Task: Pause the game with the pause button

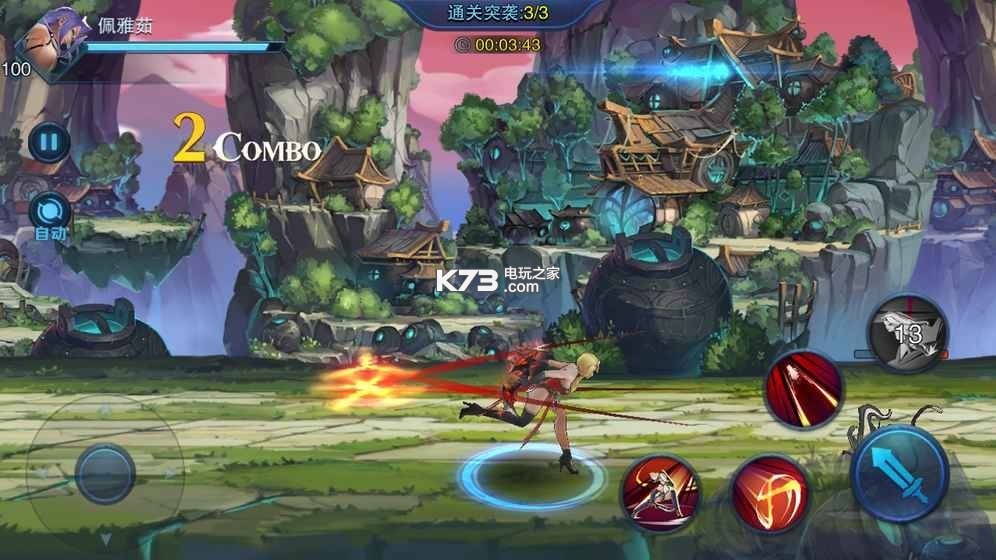Action: click(47, 140)
